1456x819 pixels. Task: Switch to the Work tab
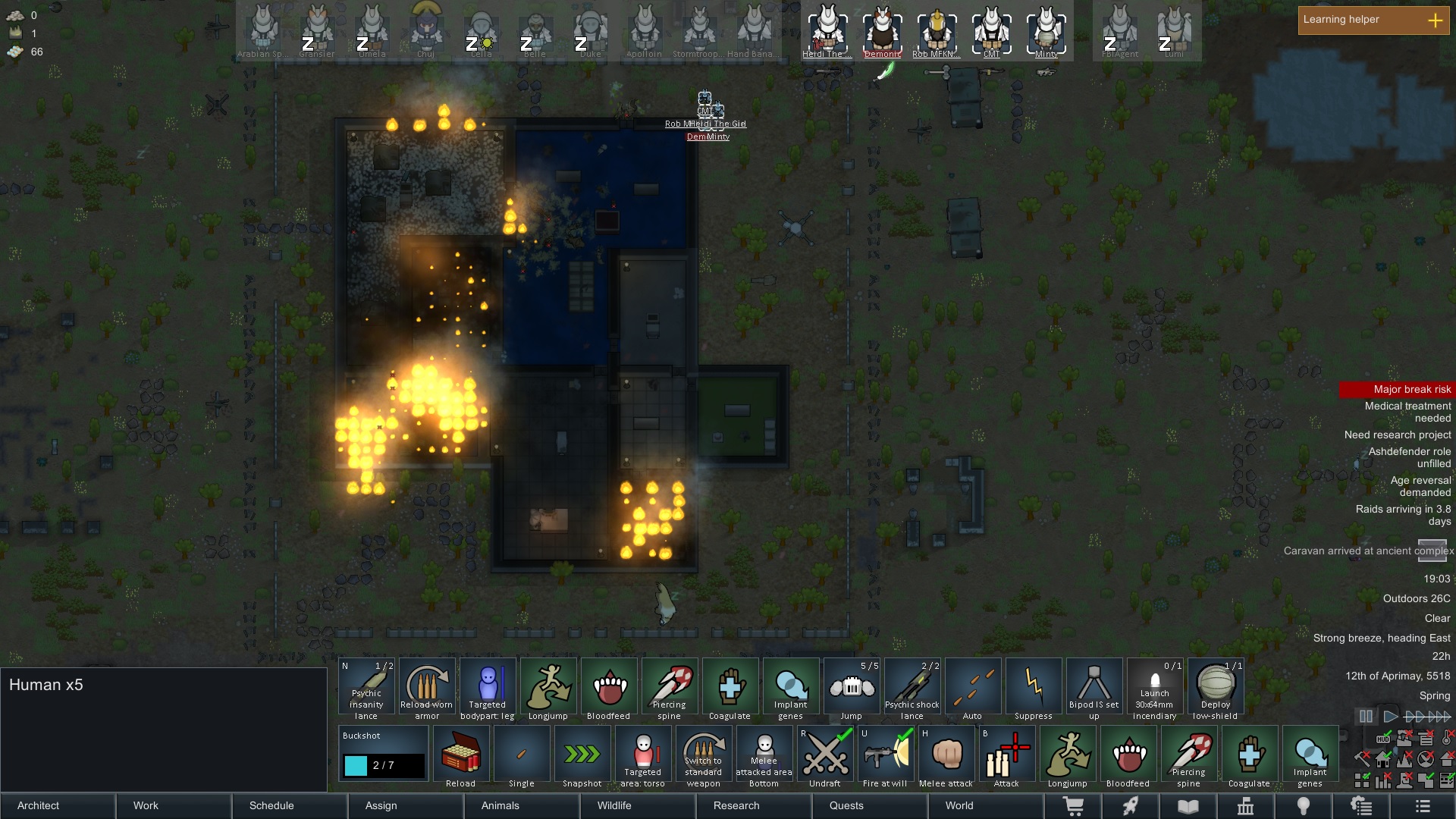174,805
